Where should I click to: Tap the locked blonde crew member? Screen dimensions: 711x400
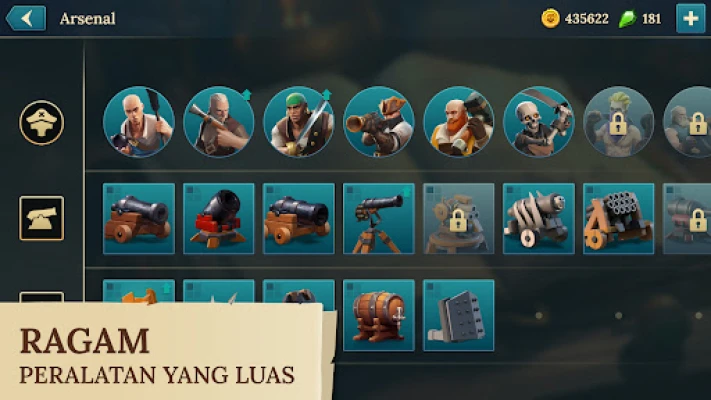click(618, 122)
